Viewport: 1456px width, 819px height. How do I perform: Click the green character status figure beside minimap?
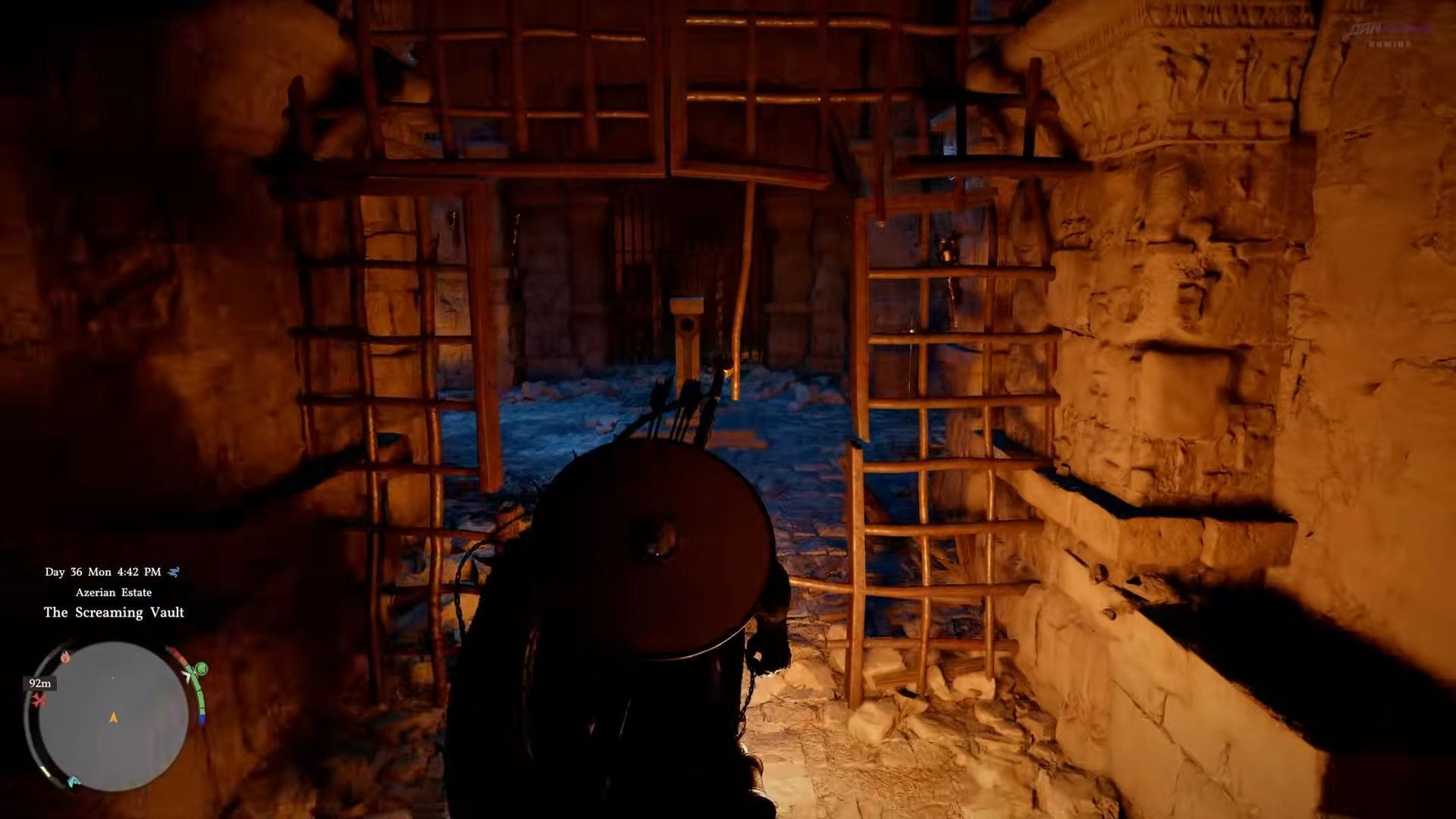pyautogui.click(x=200, y=669)
